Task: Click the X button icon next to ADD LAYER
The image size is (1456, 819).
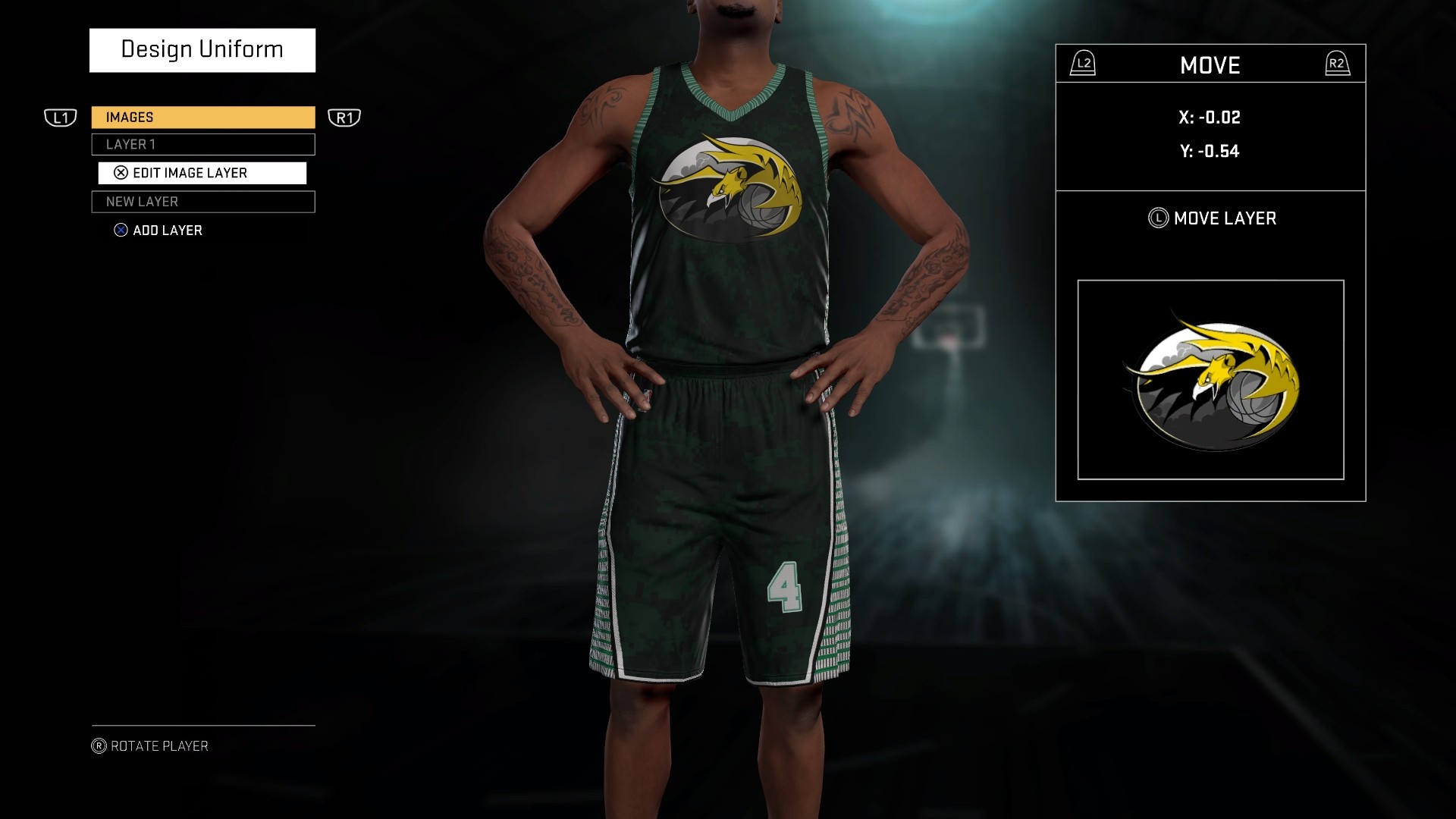Action: coord(122,231)
